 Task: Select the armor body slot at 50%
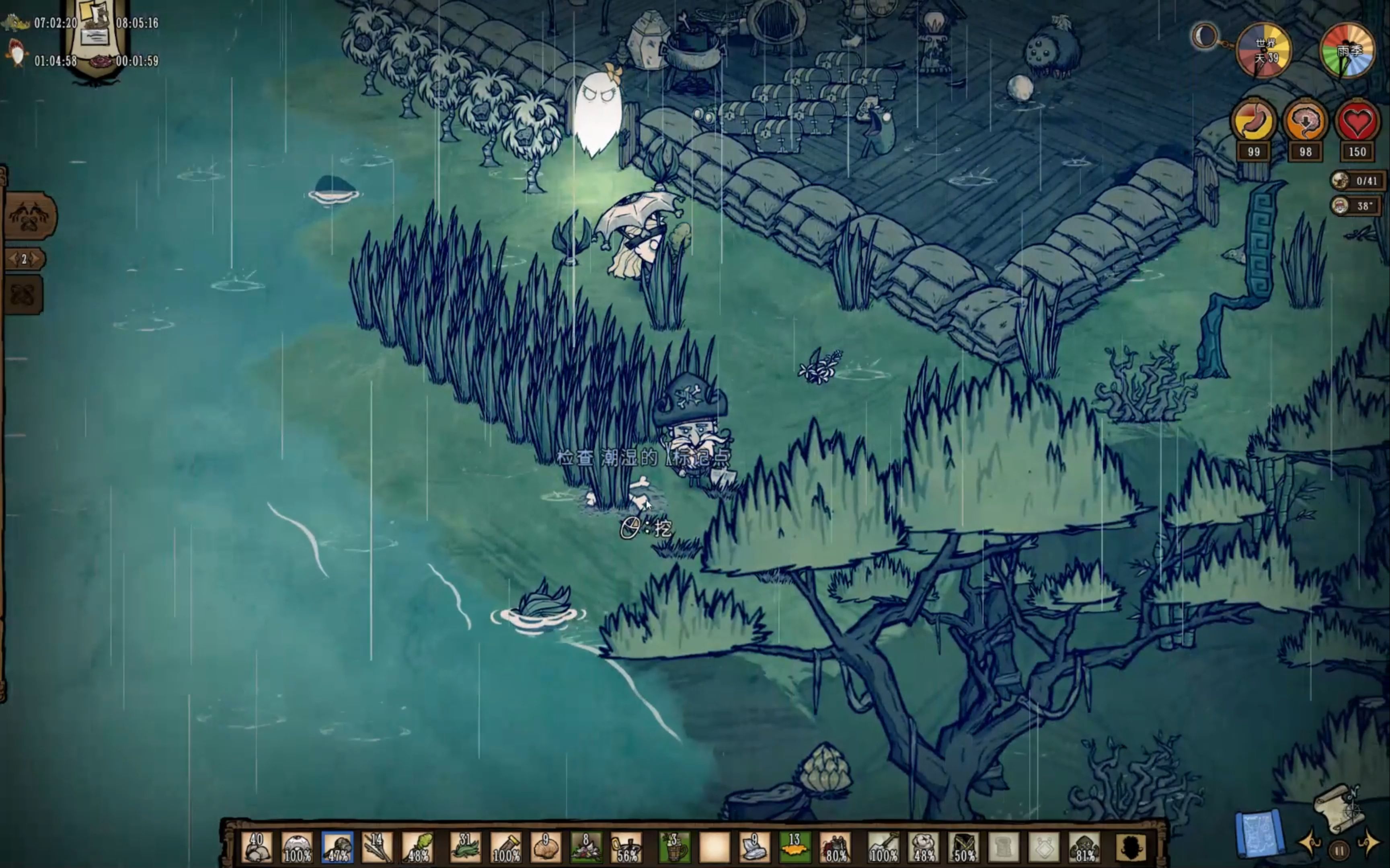pyautogui.click(x=964, y=848)
